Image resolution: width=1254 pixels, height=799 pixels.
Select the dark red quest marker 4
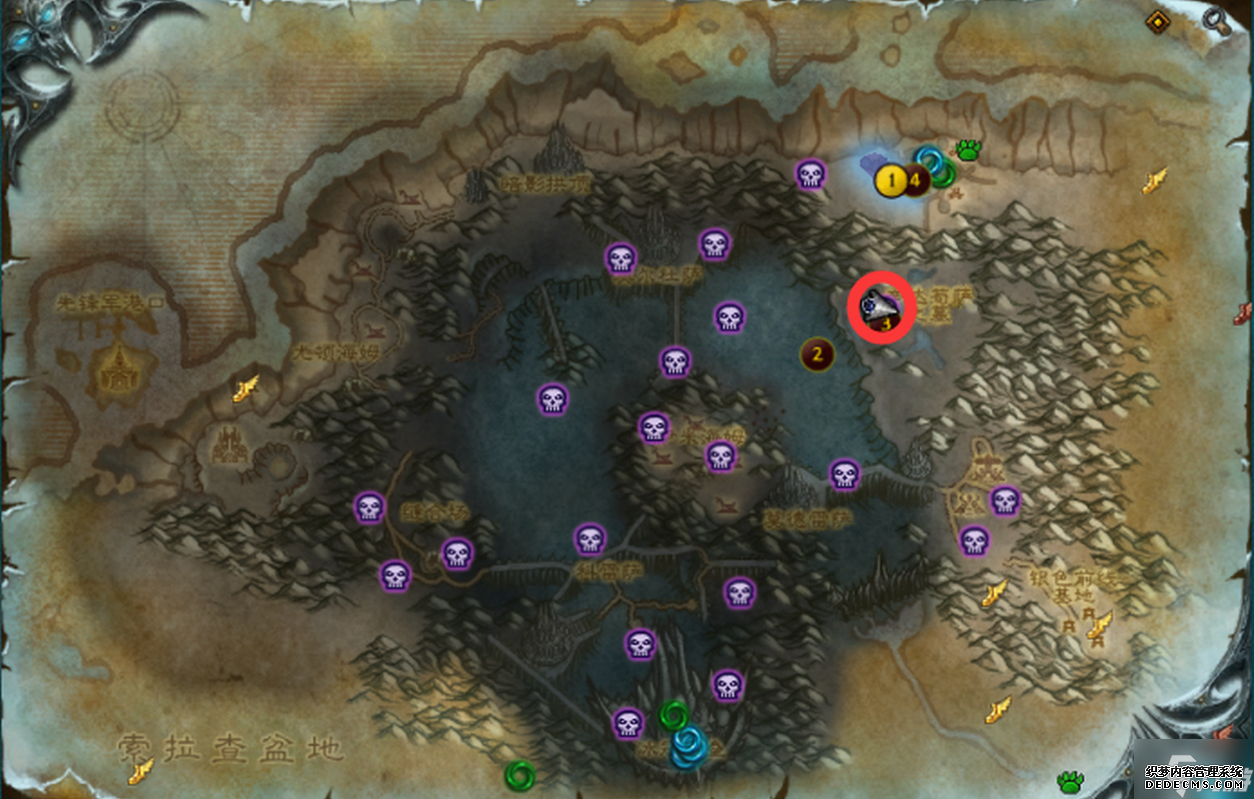click(x=914, y=180)
